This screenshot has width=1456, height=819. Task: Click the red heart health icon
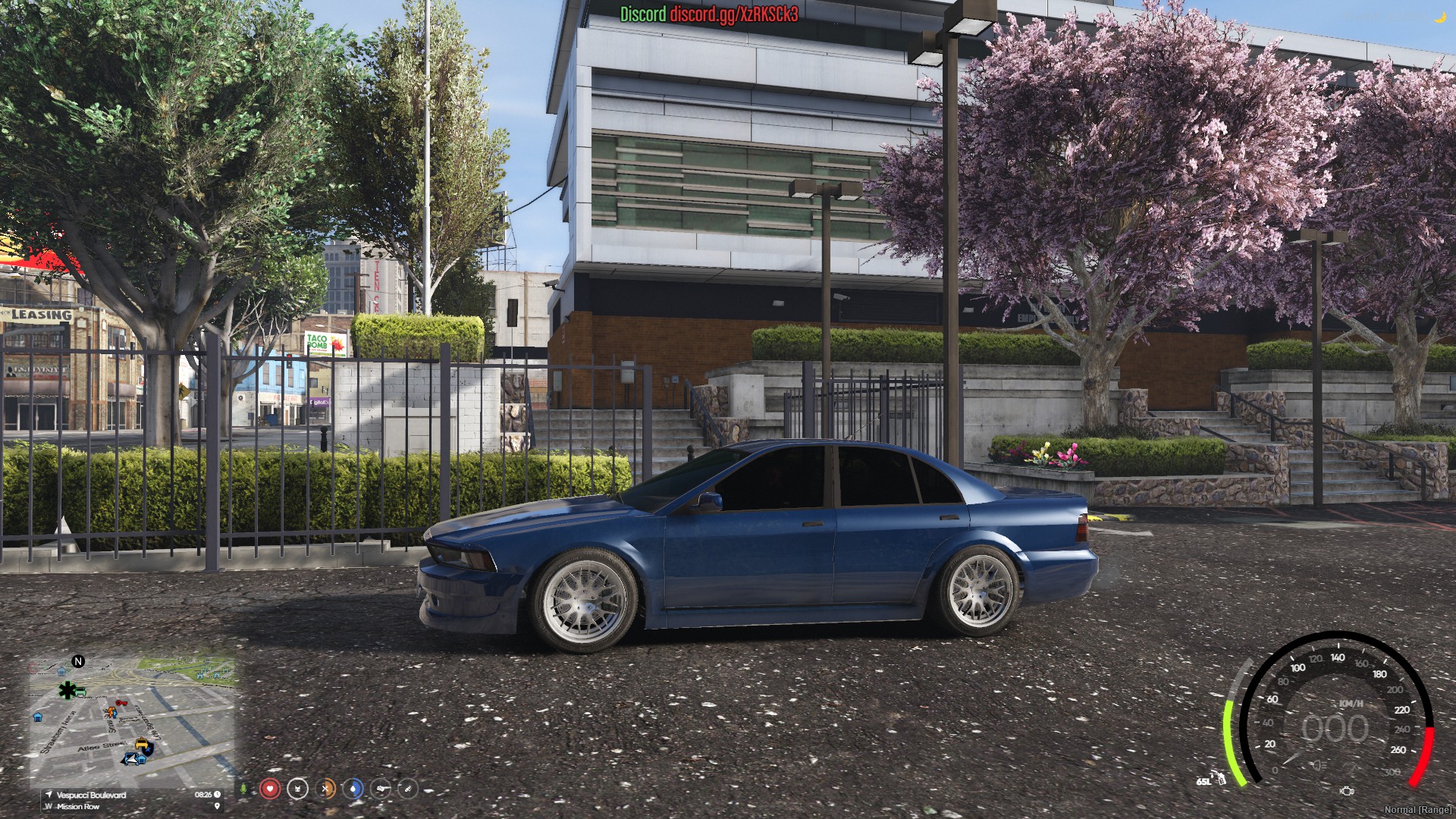269,789
